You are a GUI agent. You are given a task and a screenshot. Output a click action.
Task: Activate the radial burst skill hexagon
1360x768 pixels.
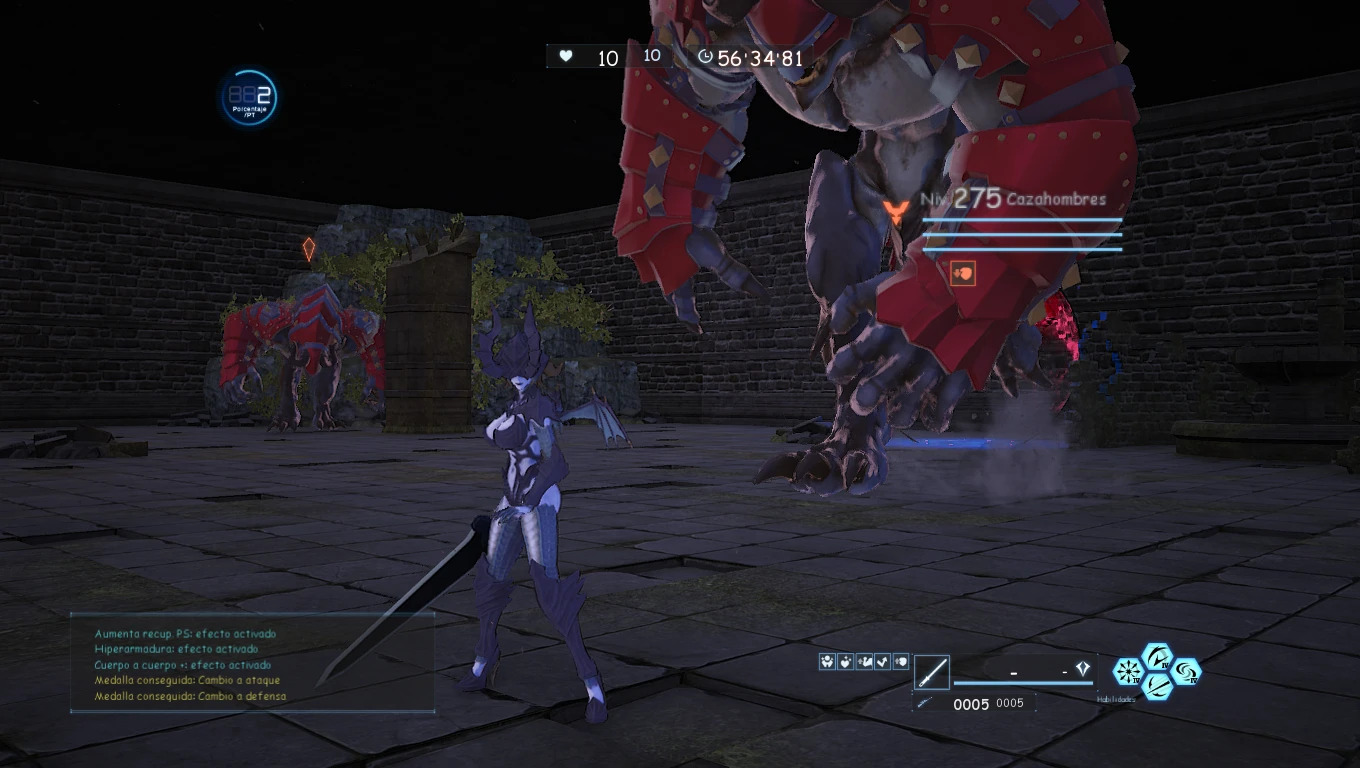click(1128, 671)
